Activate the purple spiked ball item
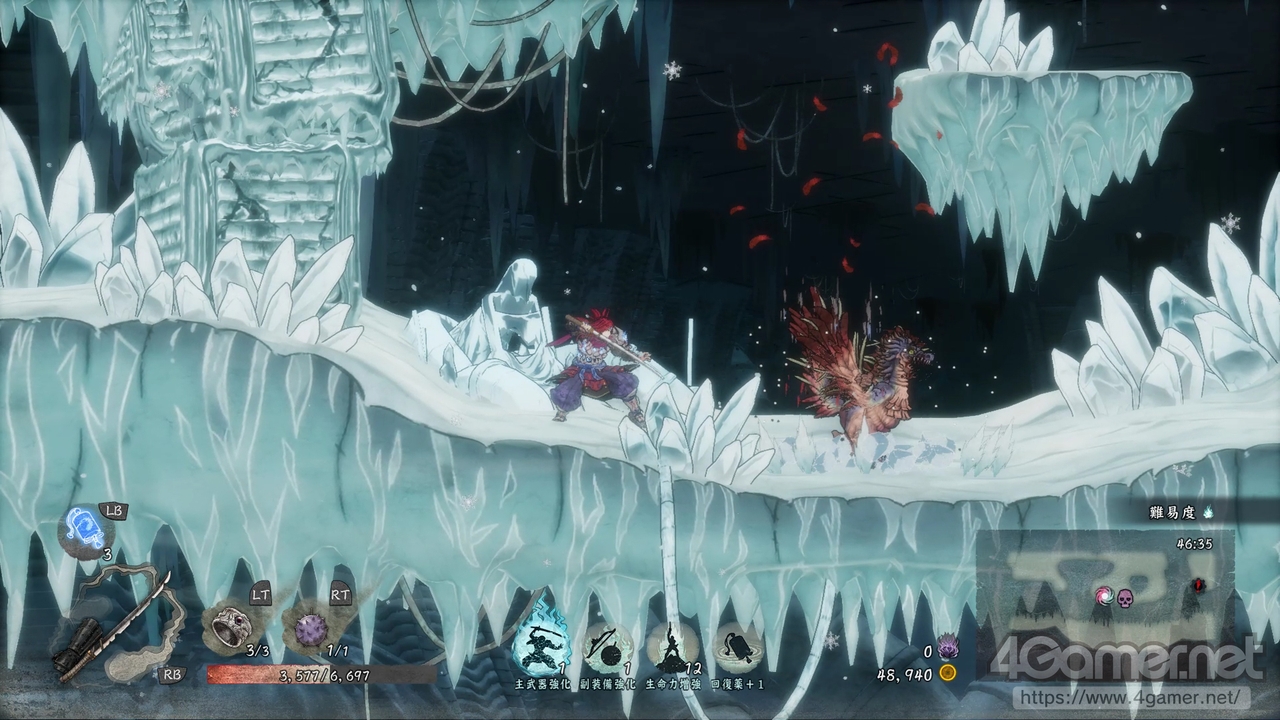This screenshot has width=1280, height=720. point(312,628)
